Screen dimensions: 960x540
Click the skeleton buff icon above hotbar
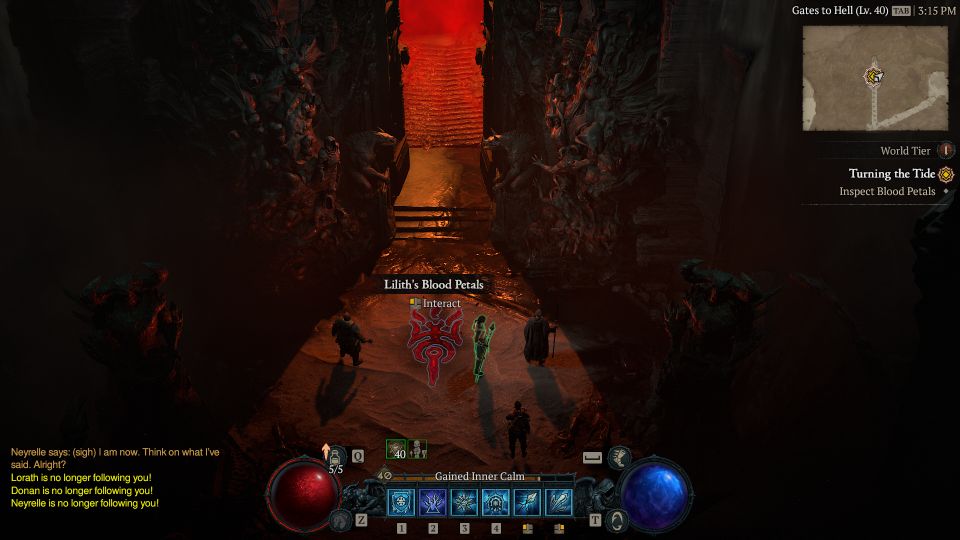click(418, 449)
